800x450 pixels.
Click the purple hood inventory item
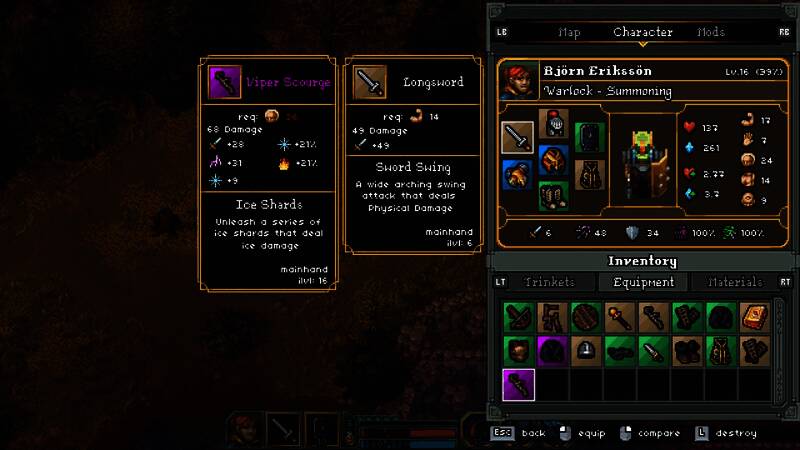(x=552, y=351)
